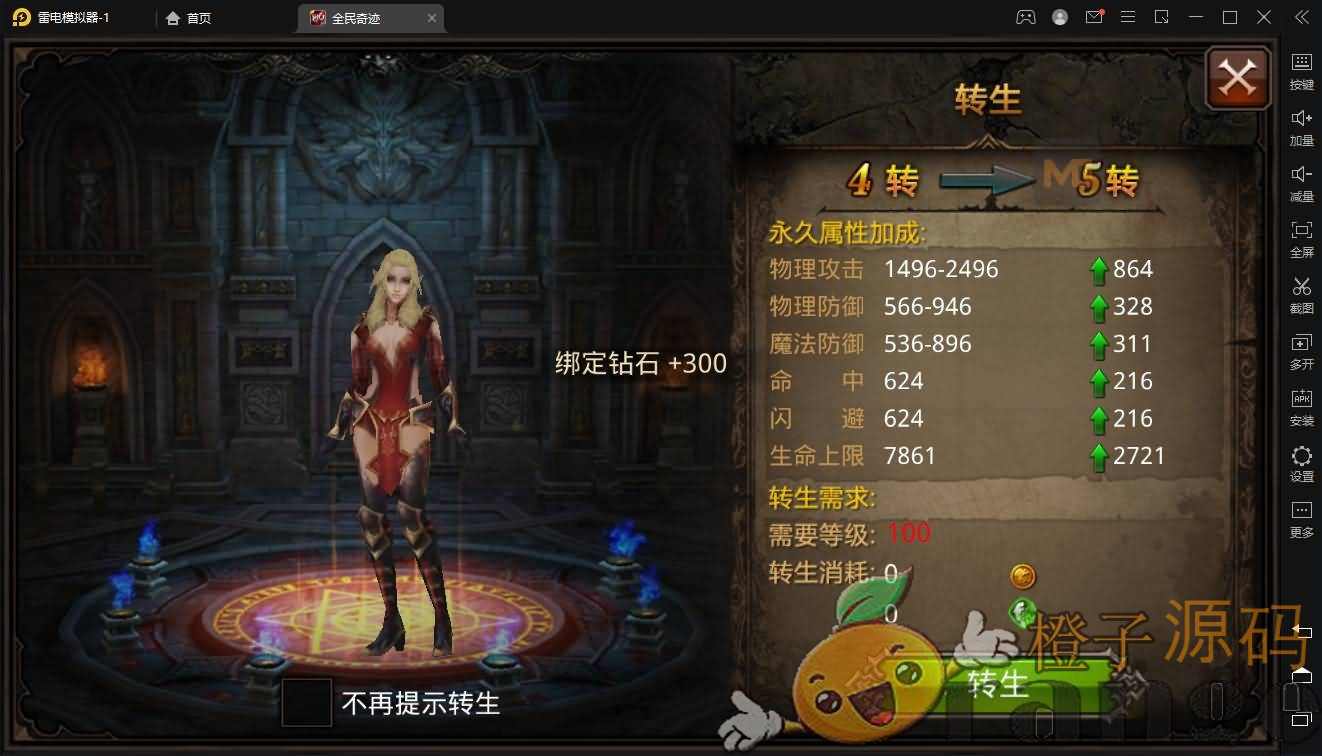This screenshot has height=756, width=1322.
Task: Open the user account icon
Action: click(1060, 17)
